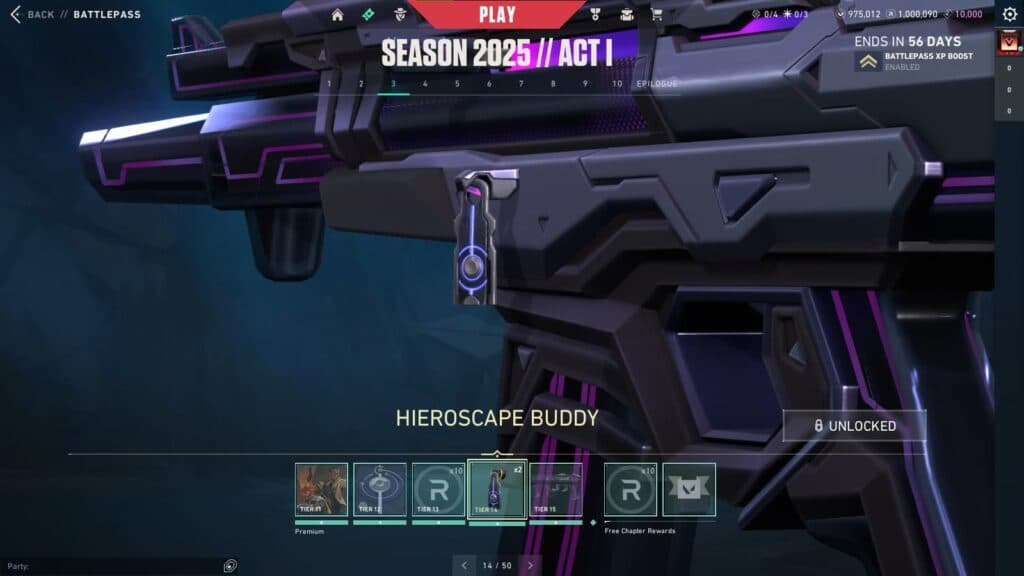
Task: Click the Unlocked button
Action: tap(854, 426)
